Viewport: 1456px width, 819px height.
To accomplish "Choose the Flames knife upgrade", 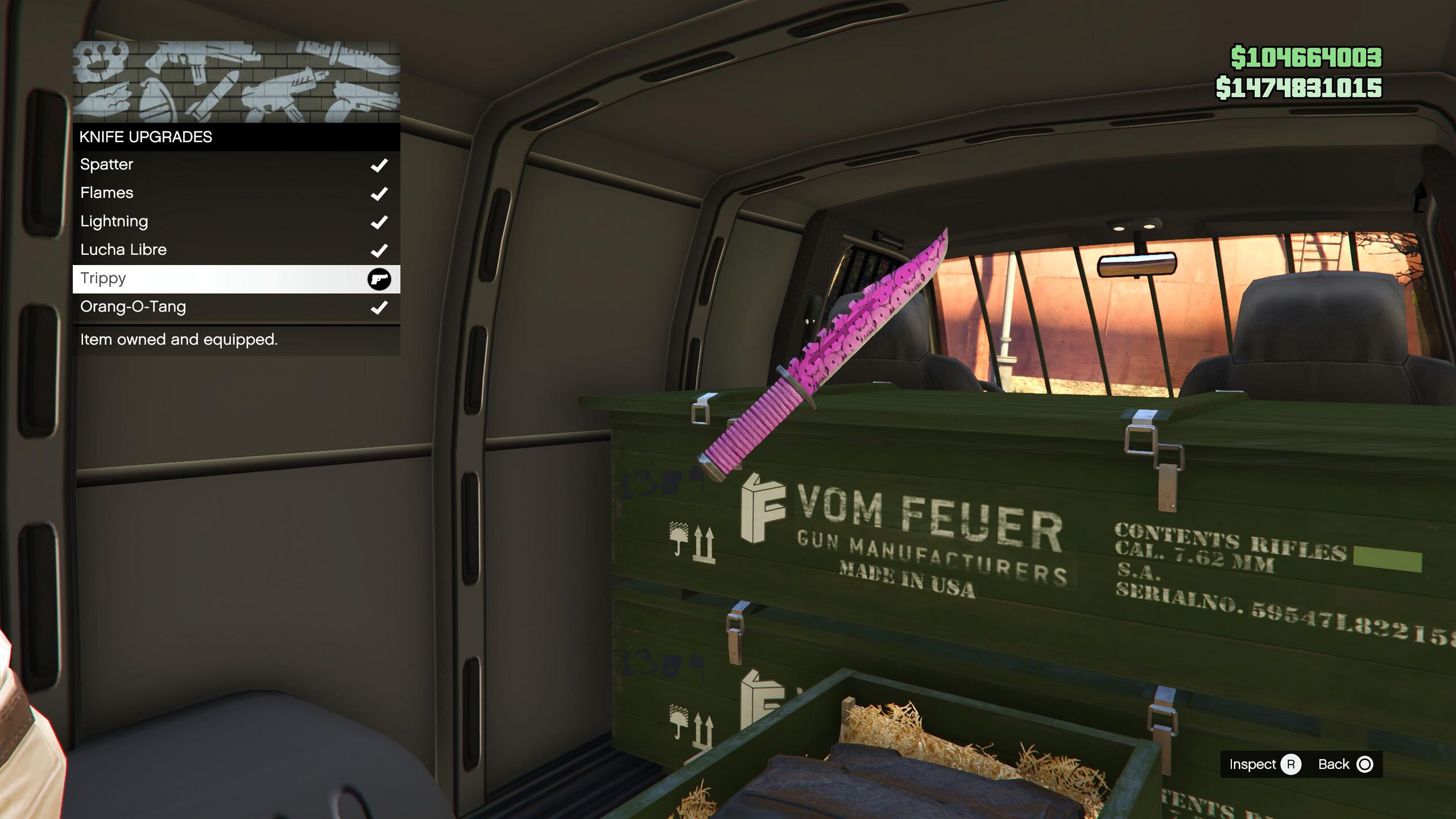I will pos(236,193).
